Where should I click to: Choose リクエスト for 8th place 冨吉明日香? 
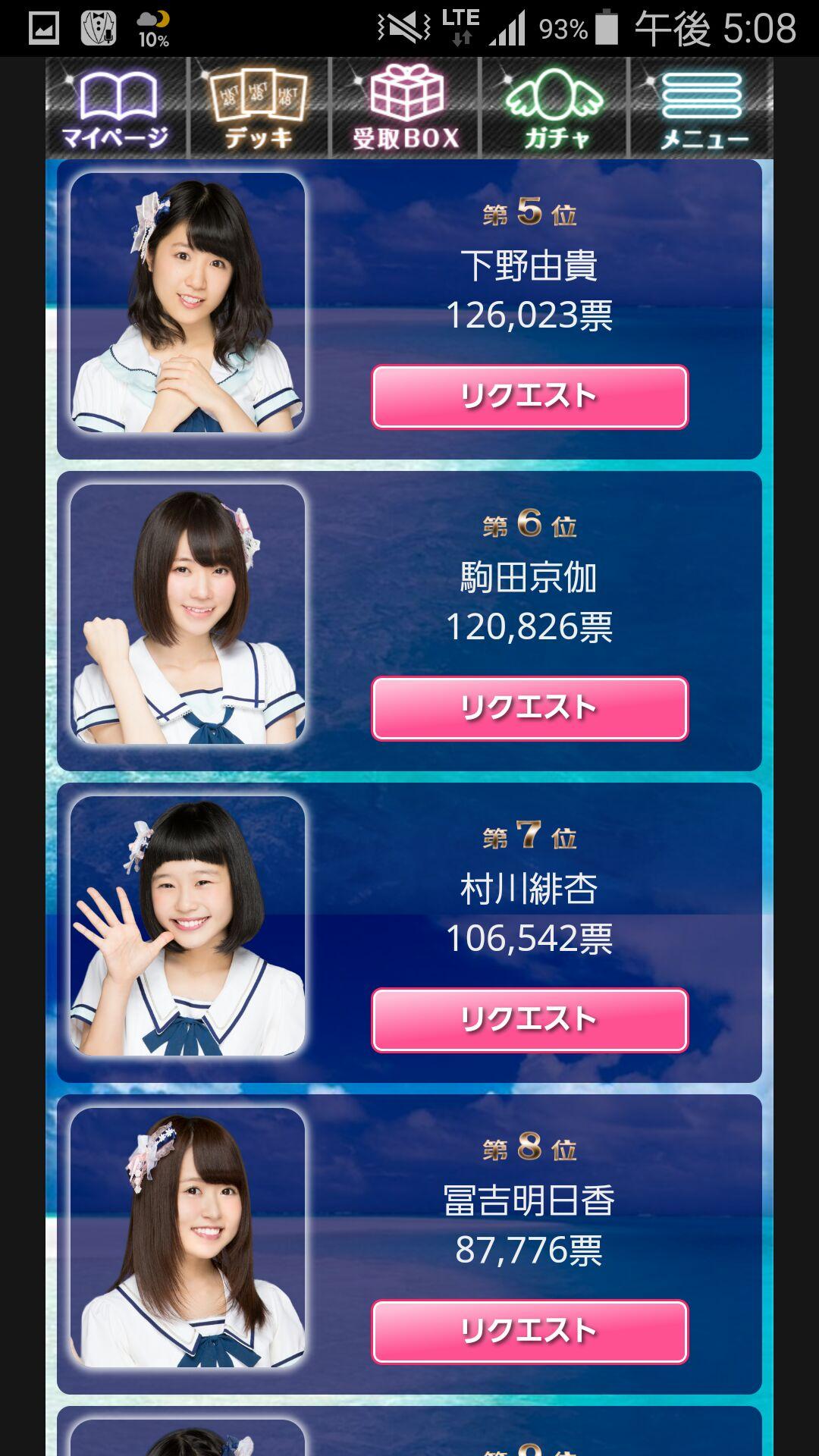click(529, 1332)
